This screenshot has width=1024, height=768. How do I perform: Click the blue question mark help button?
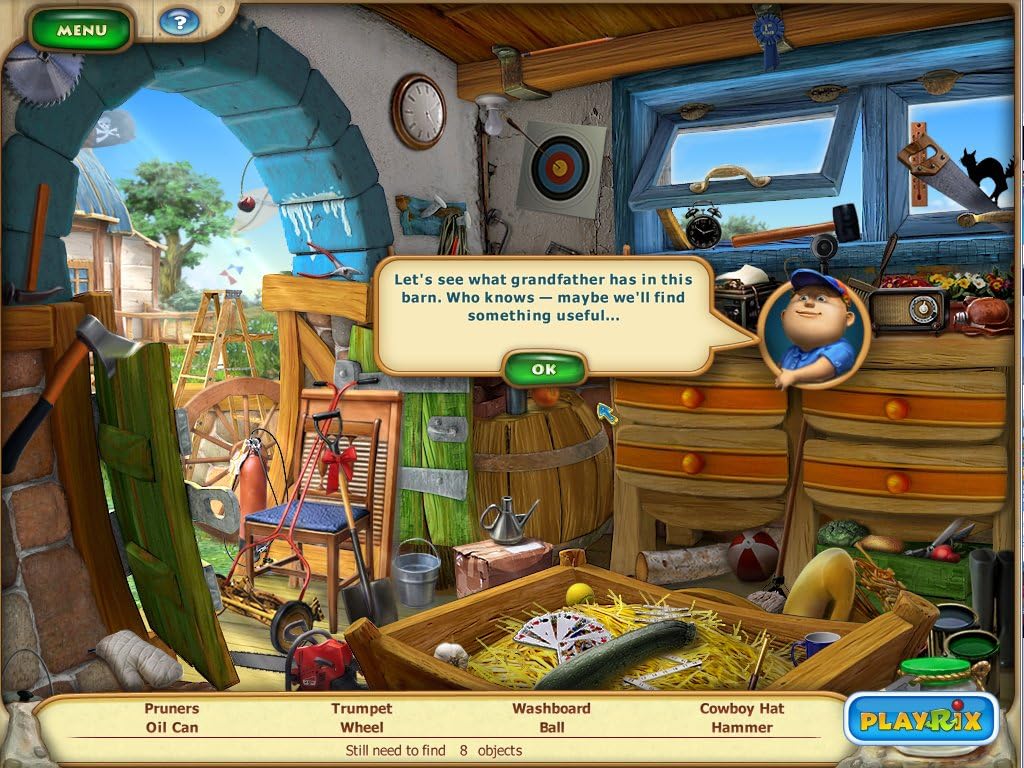coord(179,21)
